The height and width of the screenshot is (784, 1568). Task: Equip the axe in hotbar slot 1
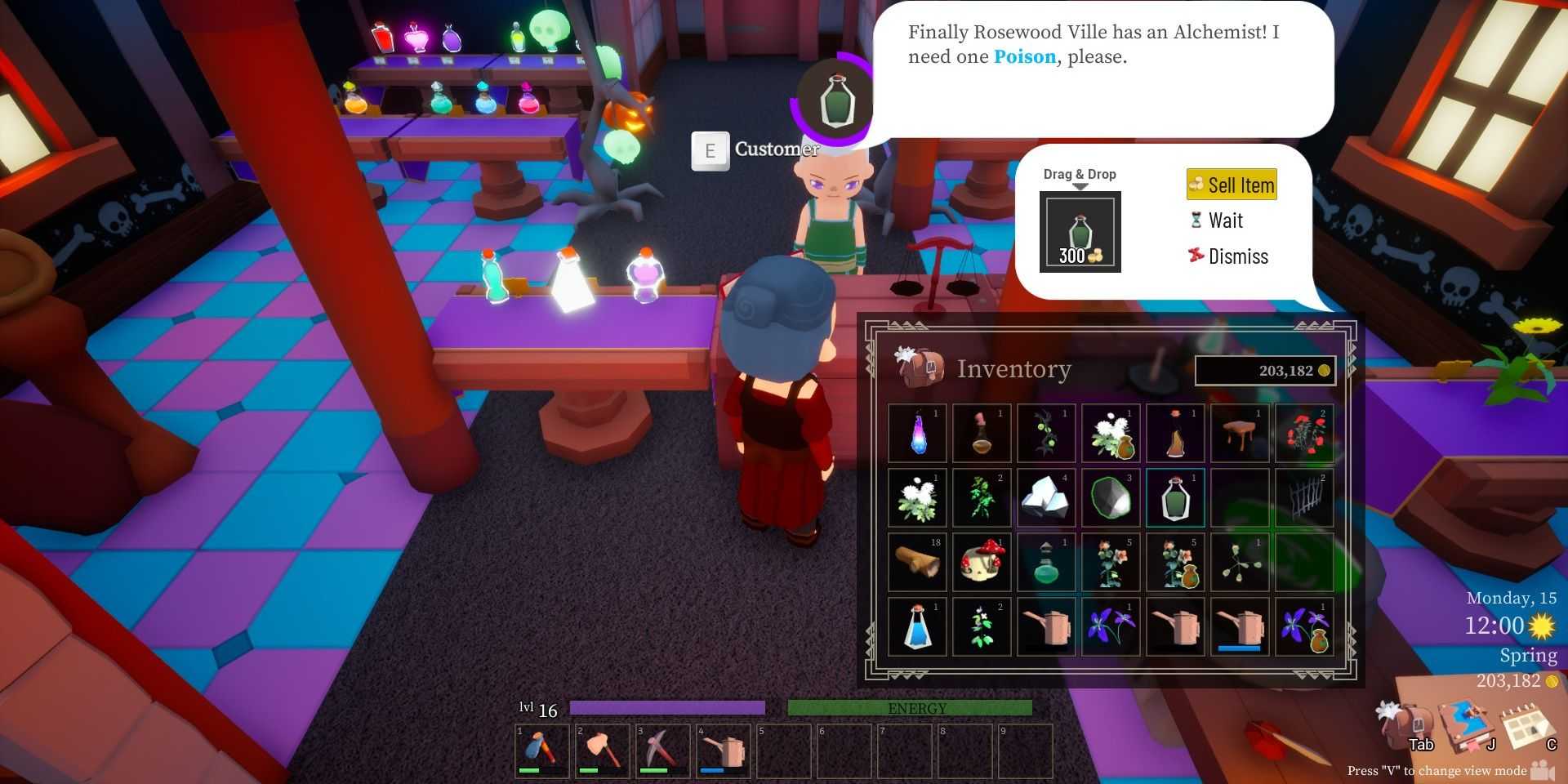point(542,750)
